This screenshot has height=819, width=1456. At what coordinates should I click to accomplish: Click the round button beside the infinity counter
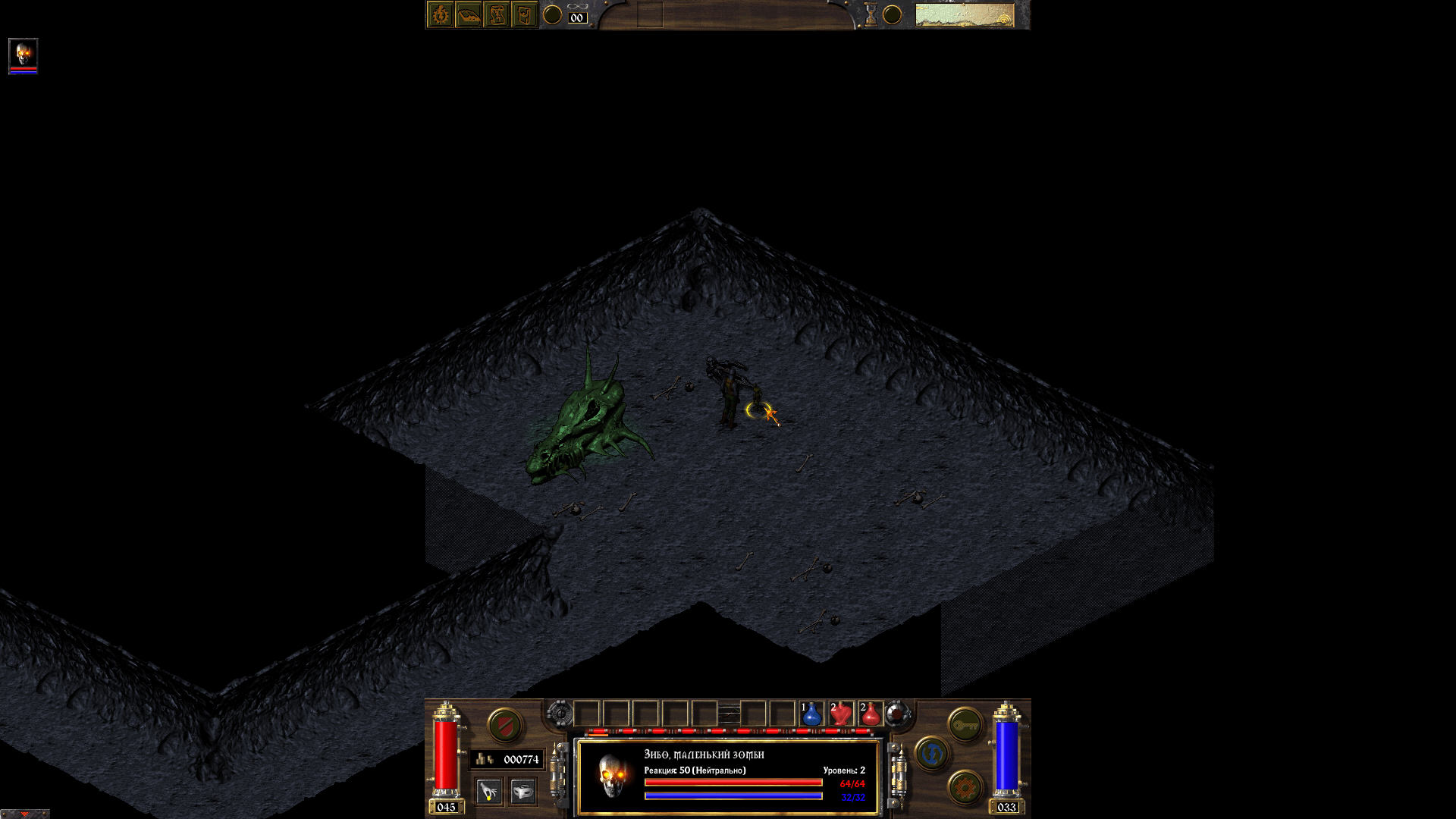click(x=552, y=14)
